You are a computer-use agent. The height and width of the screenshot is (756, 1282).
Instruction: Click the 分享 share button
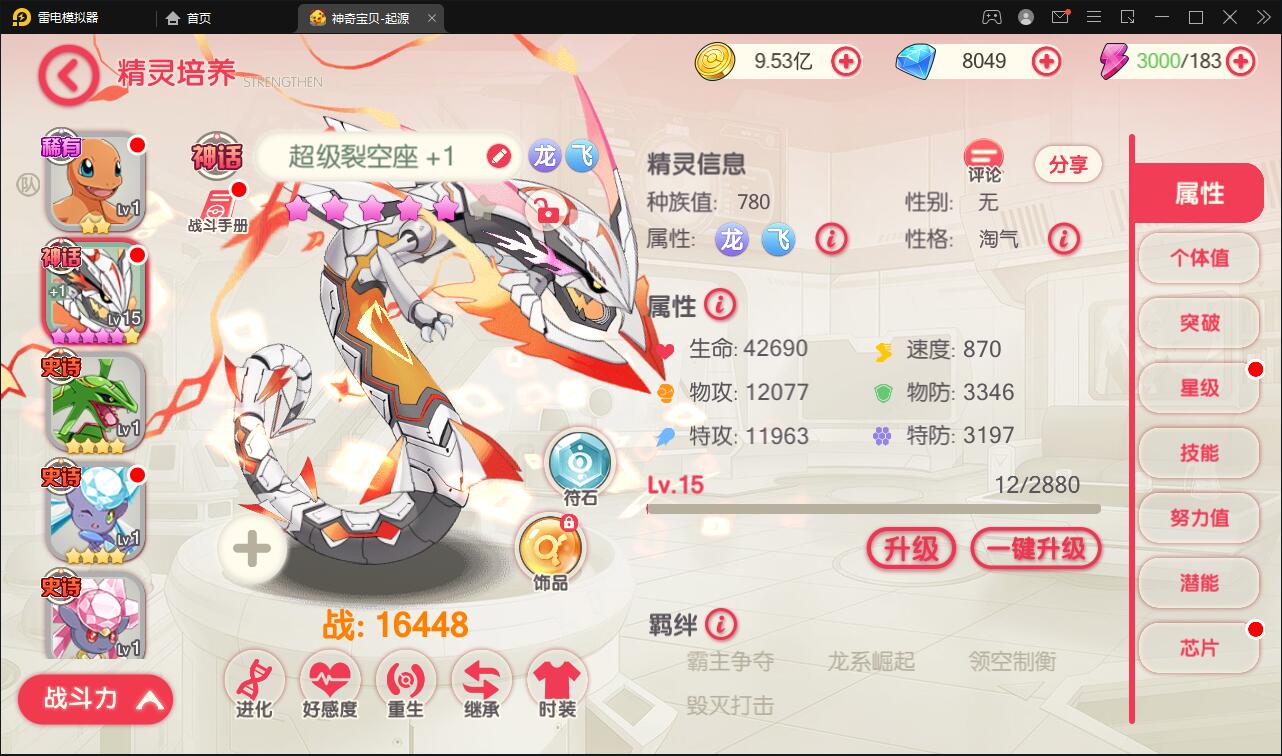(x=1067, y=164)
